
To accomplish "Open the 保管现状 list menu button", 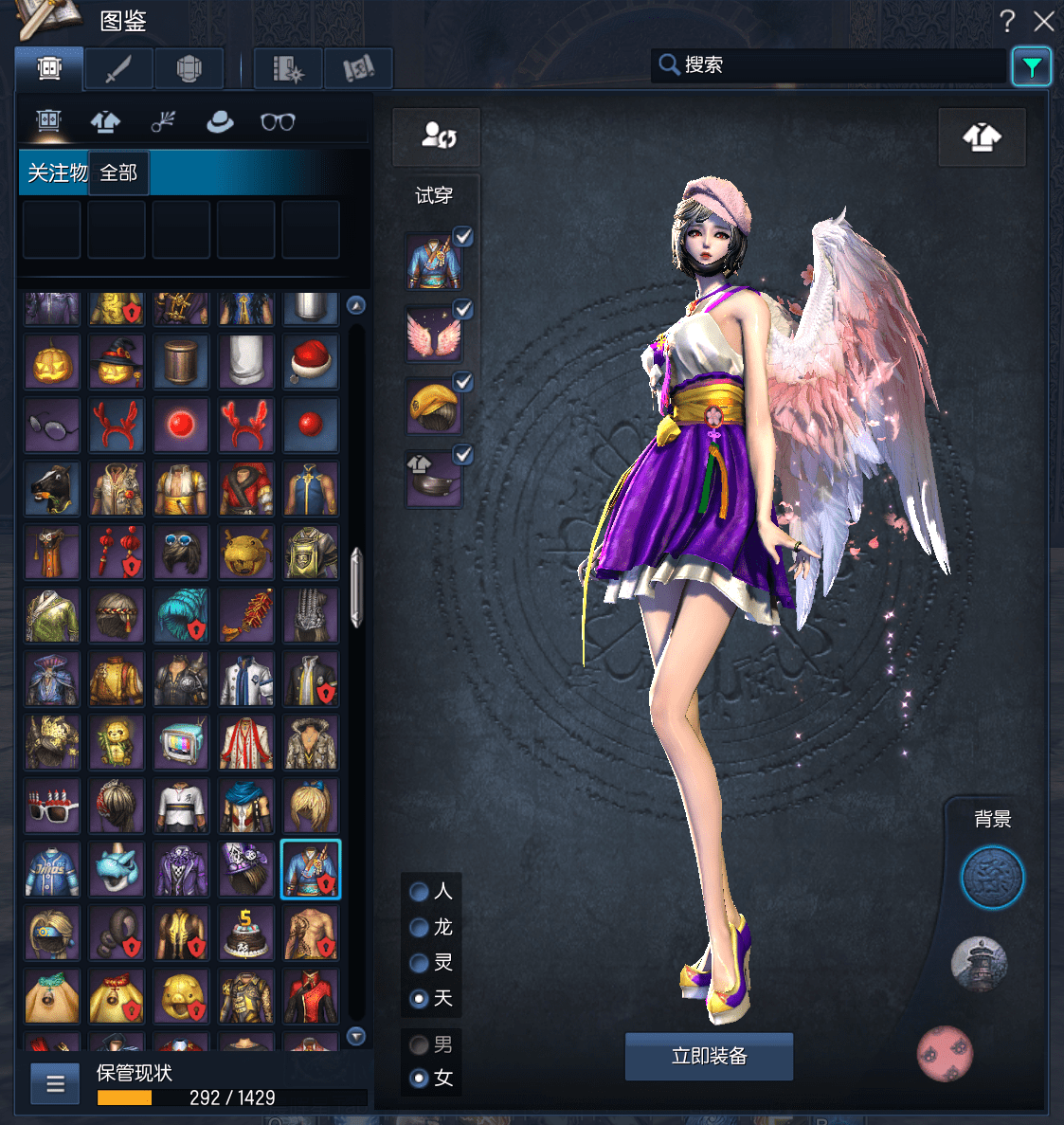I will point(55,1083).
